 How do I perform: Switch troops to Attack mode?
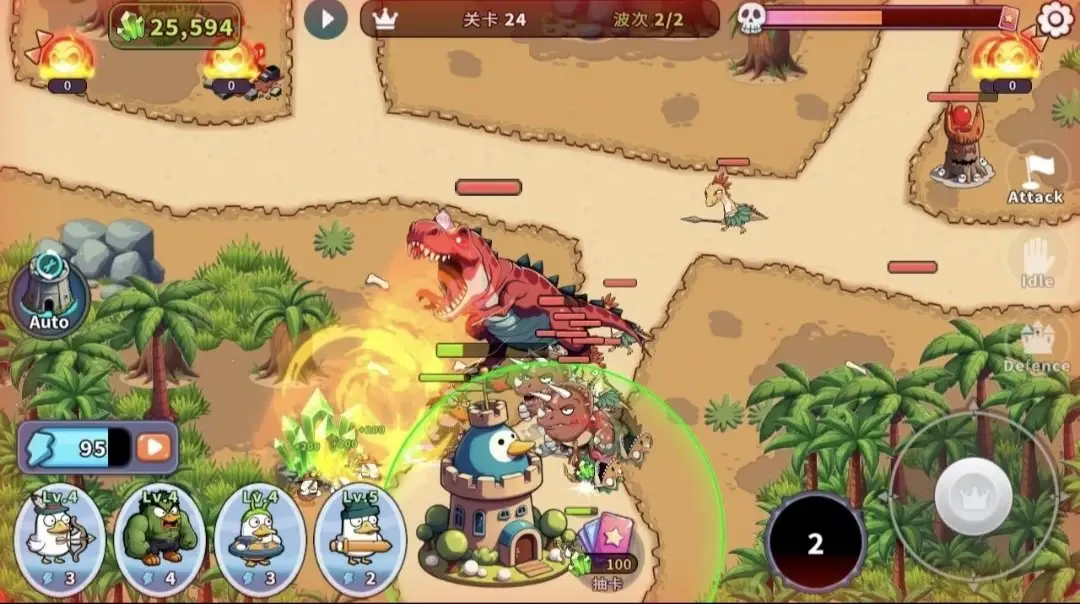tap(1034, 174)
